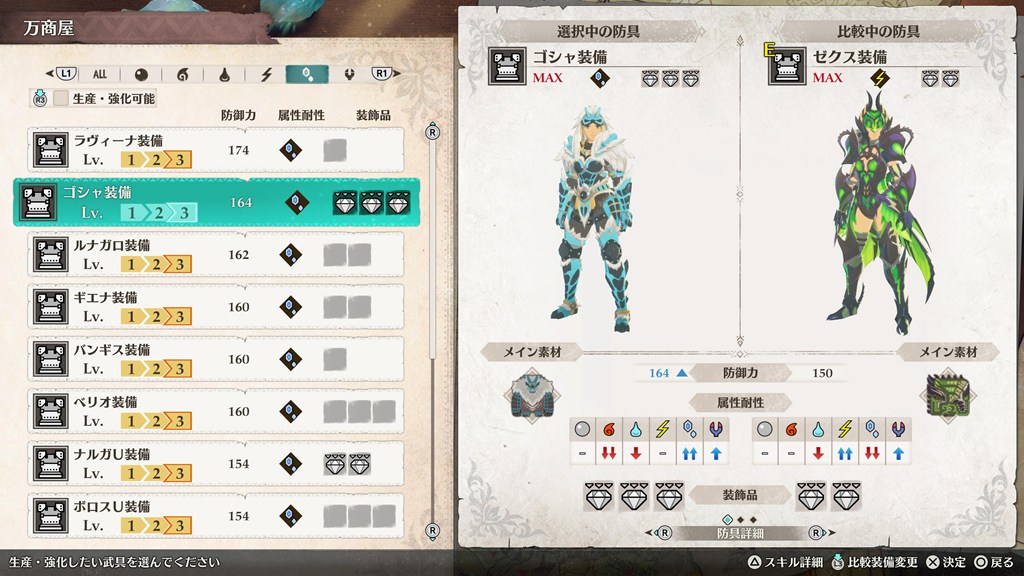The width and height of the screenshot is (1024, 576).
Task: Select the ルナガロ装備 armor row
Action: click(x=216, y=254)
